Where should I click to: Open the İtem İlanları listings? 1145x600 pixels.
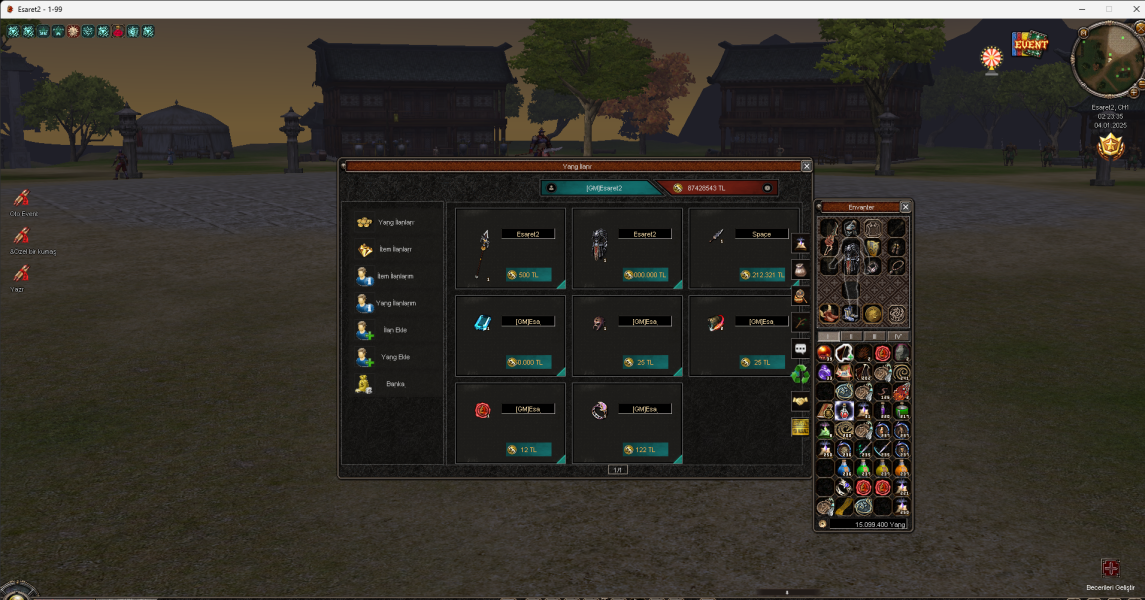pyautogui.click(x=388, y=249)
